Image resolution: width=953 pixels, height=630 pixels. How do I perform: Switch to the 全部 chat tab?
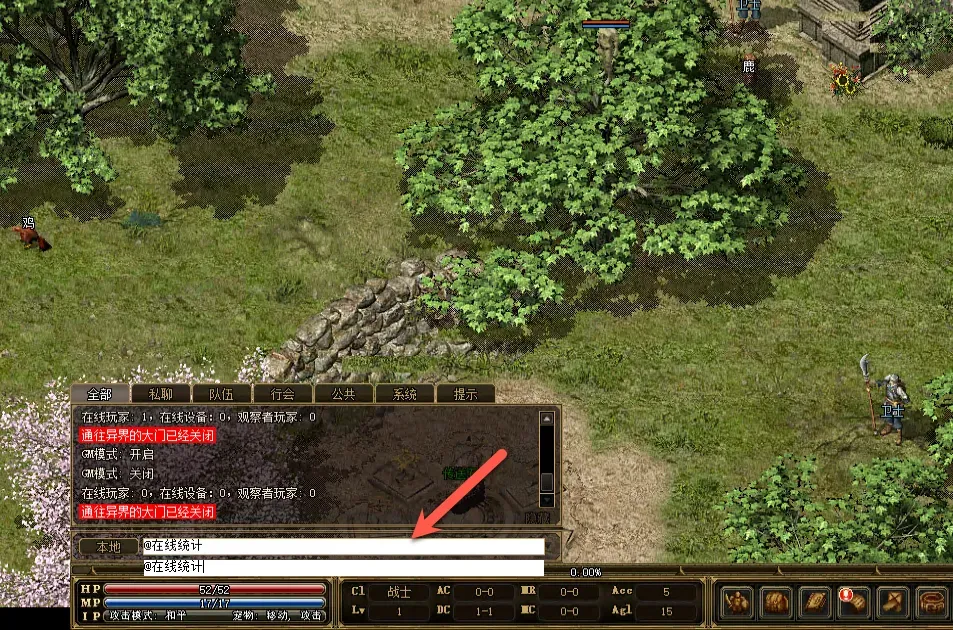tap(99, 394)
